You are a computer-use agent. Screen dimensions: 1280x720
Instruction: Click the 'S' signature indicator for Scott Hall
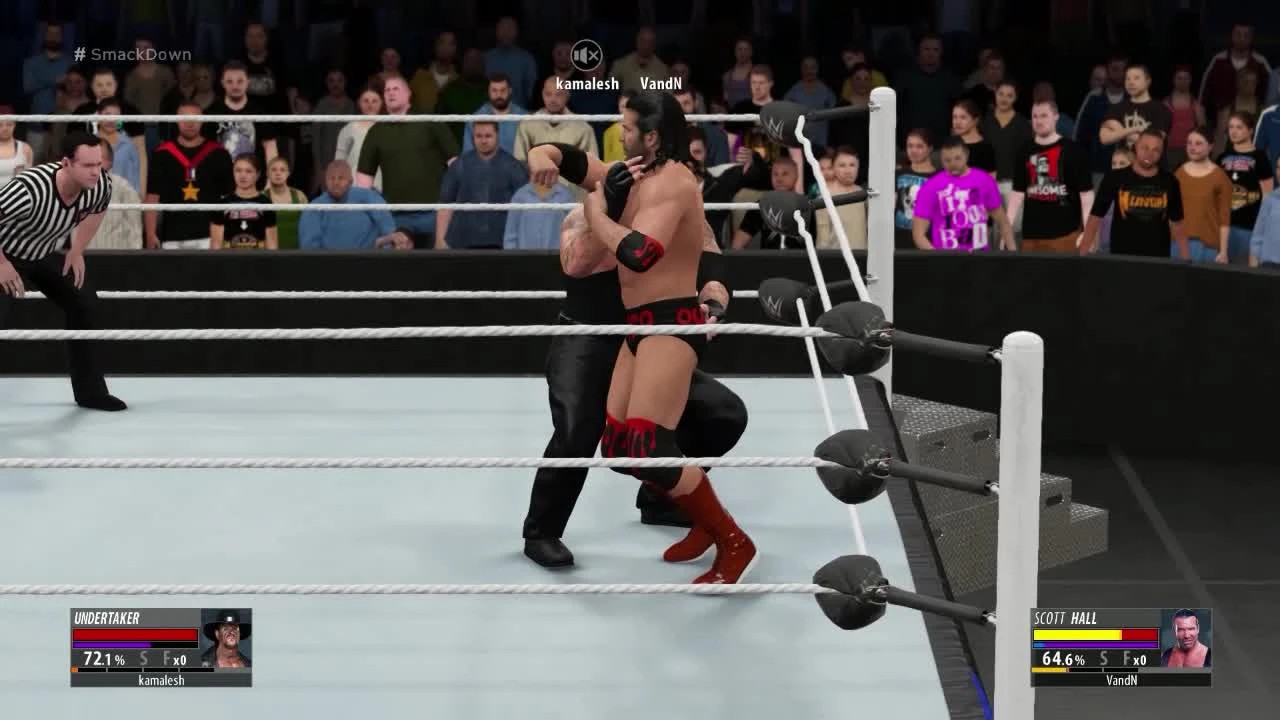click(1103, 658)
